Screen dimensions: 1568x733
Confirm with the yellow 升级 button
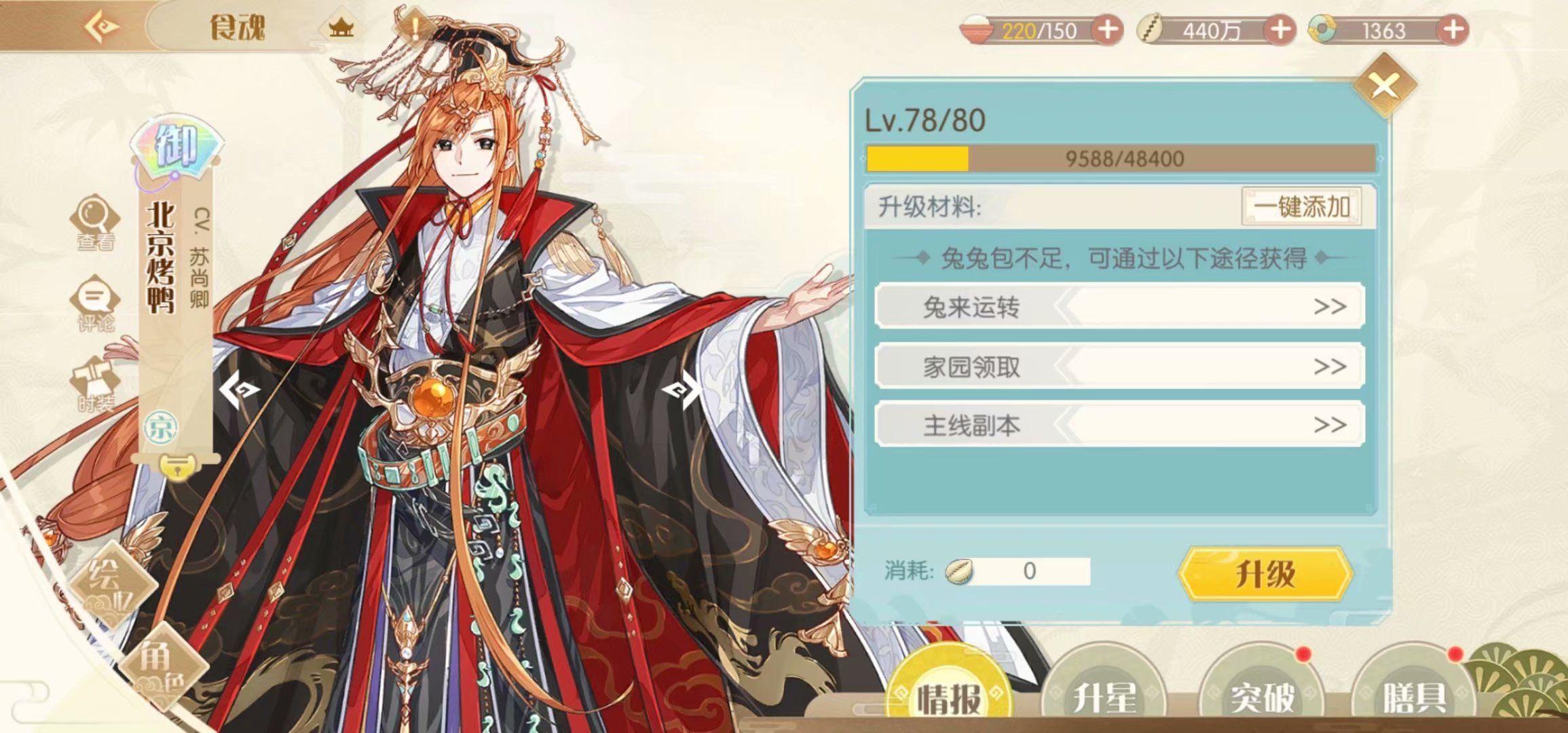click(x=1265, y=574)
